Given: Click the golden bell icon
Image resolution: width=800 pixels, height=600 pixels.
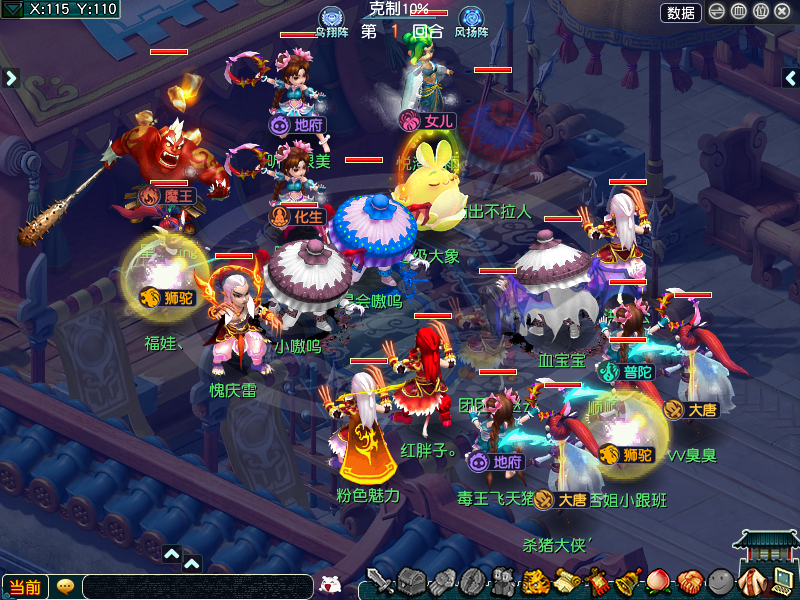Looking at the screenshot, I should click(x=627, y=581).
